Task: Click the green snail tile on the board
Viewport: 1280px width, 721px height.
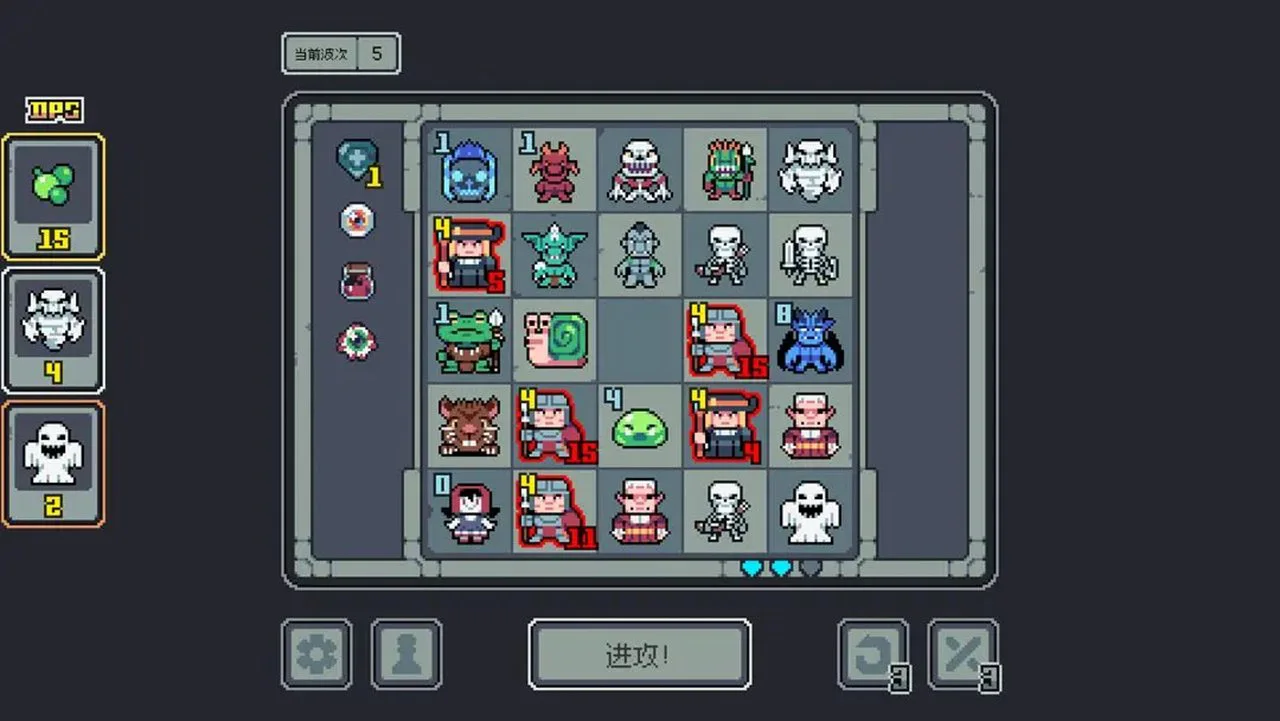Action: pyautogui.click(x=555, y=340)
